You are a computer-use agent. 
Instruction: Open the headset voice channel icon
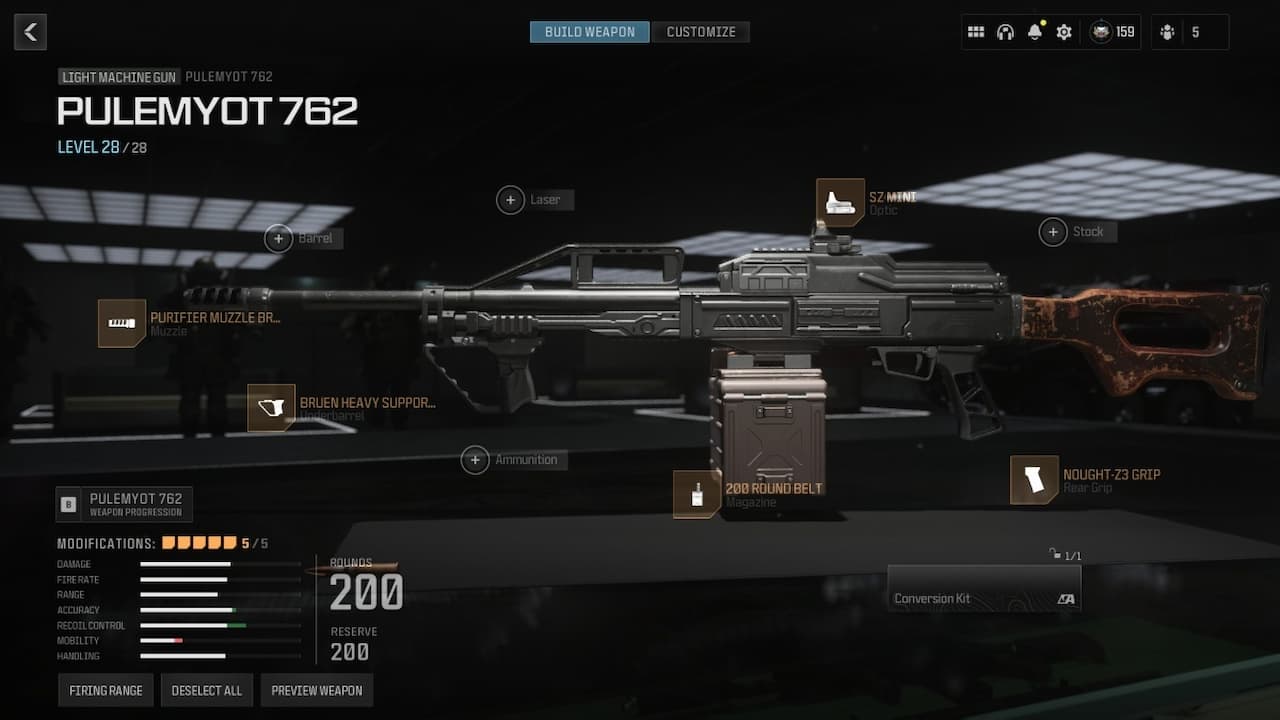pyautogui.click(x=1005, y=32)
